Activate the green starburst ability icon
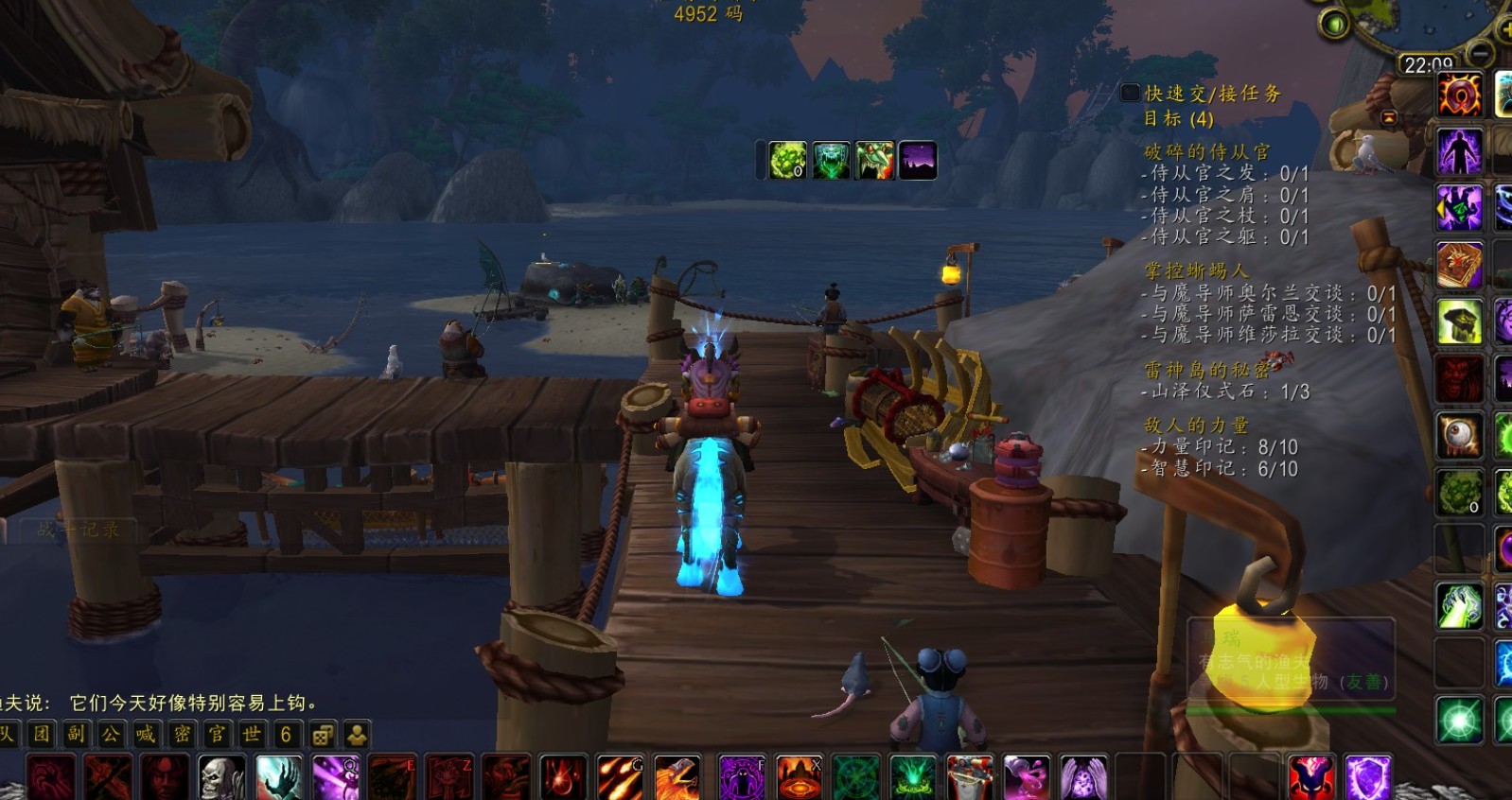Screen dimensions: 1512x800 [x=1458, y=721]
